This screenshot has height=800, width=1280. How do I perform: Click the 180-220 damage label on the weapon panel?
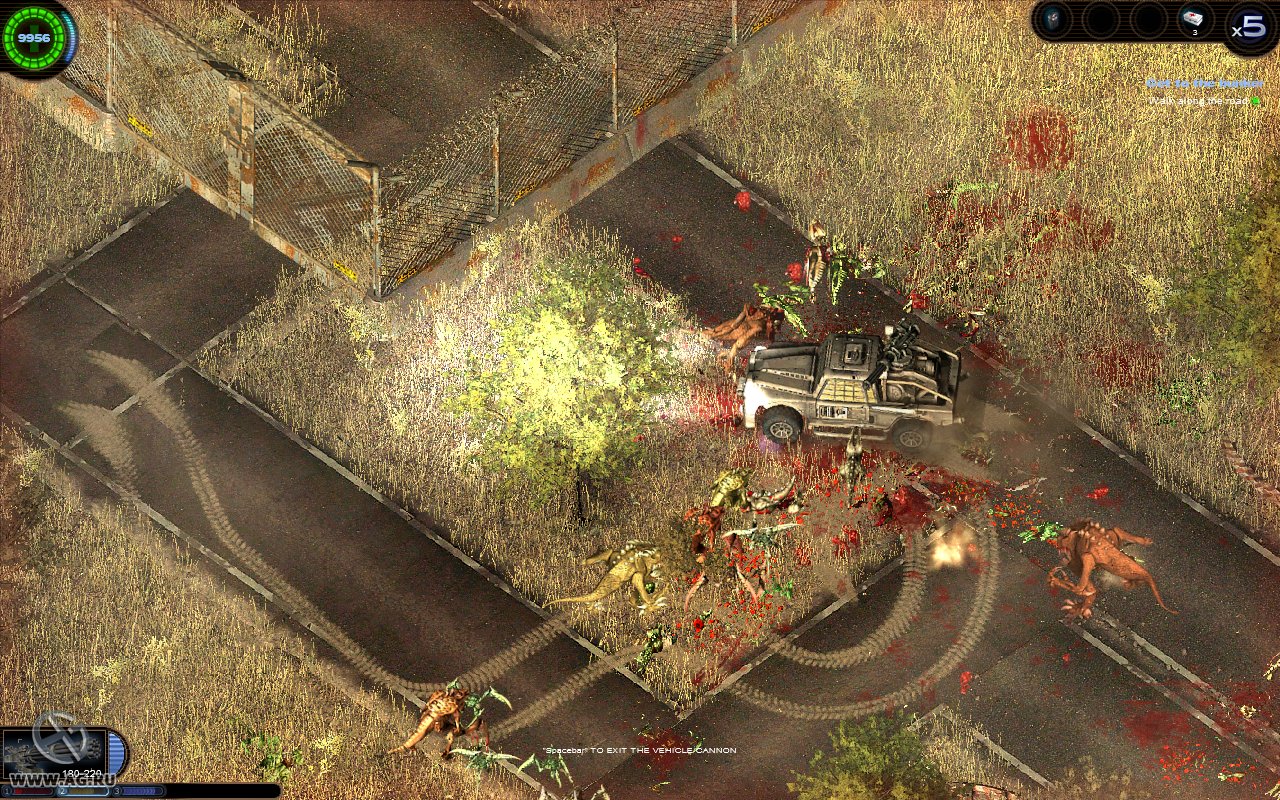click(83, 773)
